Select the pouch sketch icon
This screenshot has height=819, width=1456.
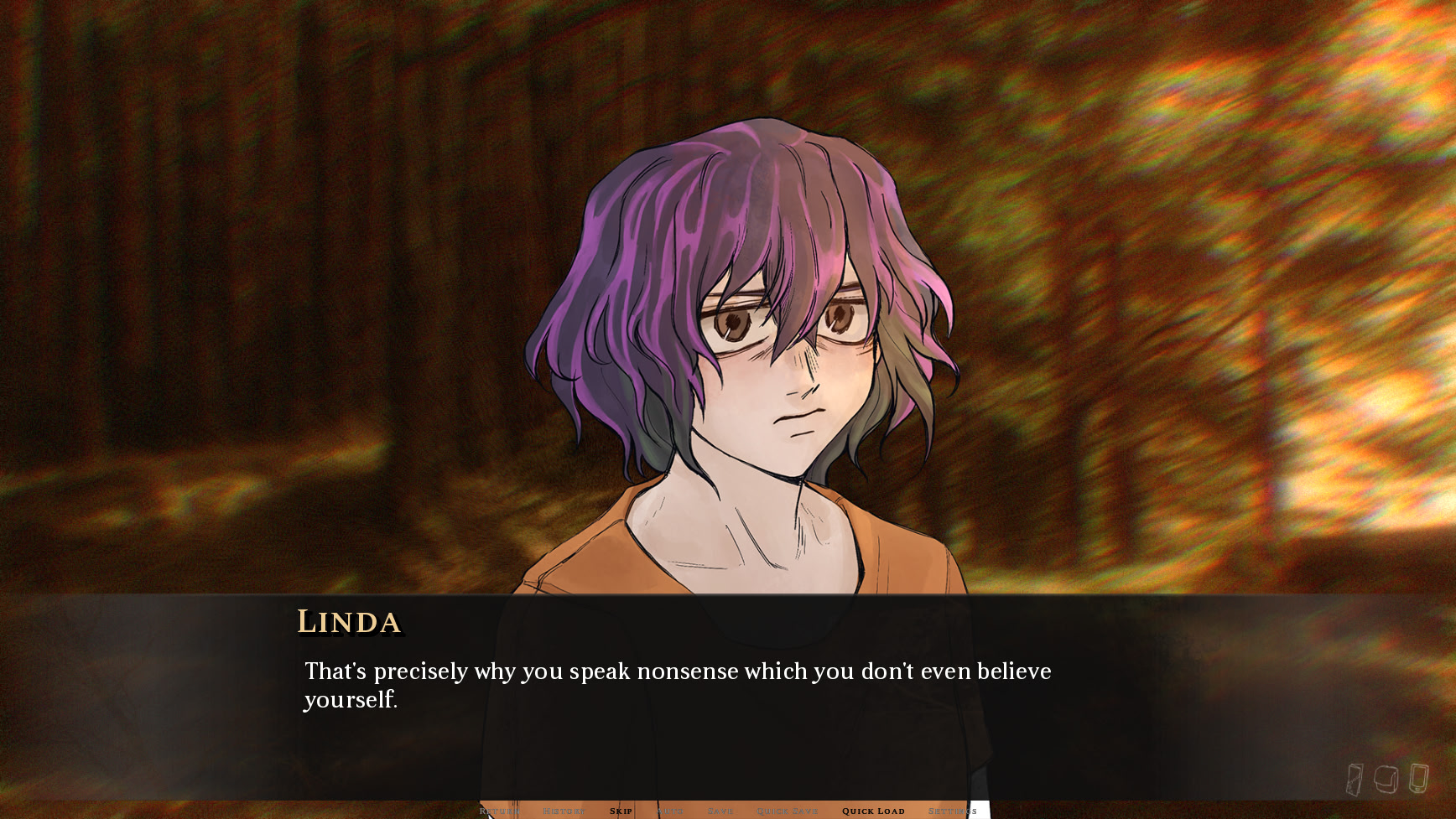pos(1386,780)
